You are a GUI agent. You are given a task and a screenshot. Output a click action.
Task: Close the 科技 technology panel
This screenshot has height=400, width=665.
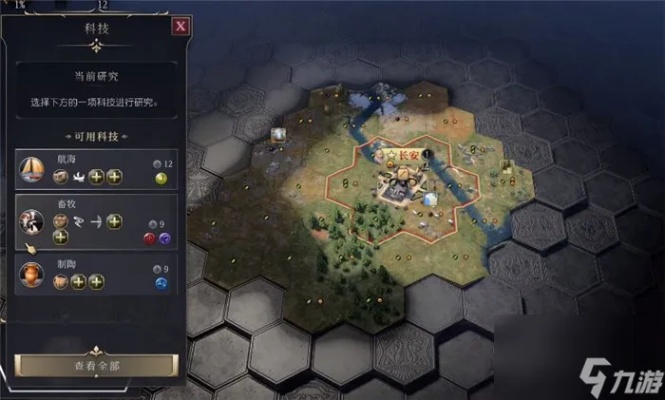(180, 27)
